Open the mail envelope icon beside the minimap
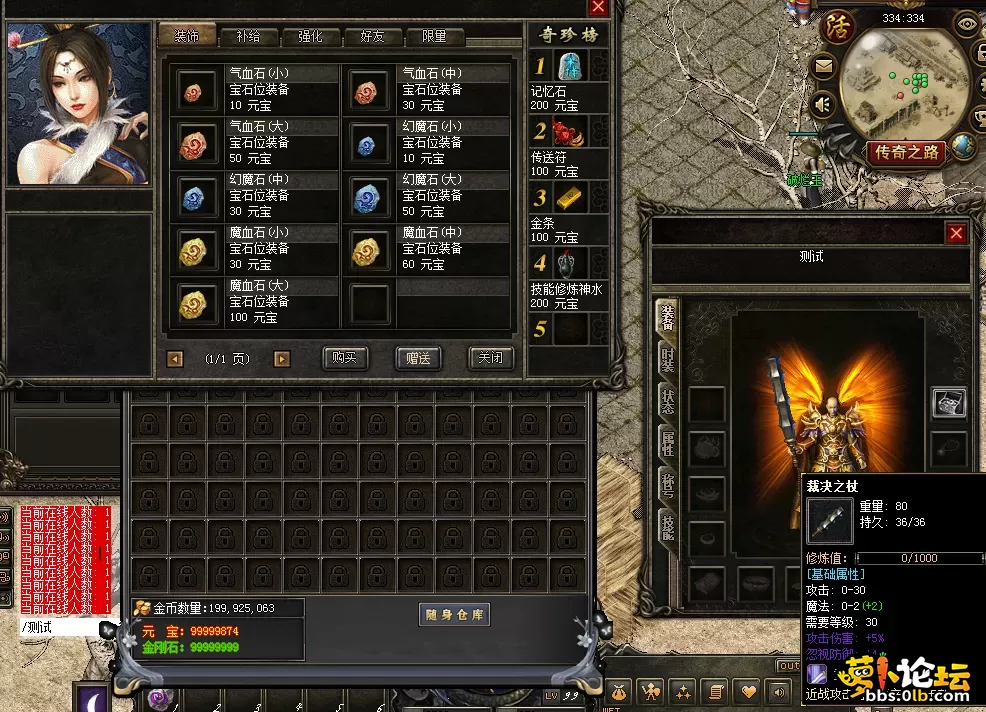This screenshot has width=986, height=712. tap(824, 68)
